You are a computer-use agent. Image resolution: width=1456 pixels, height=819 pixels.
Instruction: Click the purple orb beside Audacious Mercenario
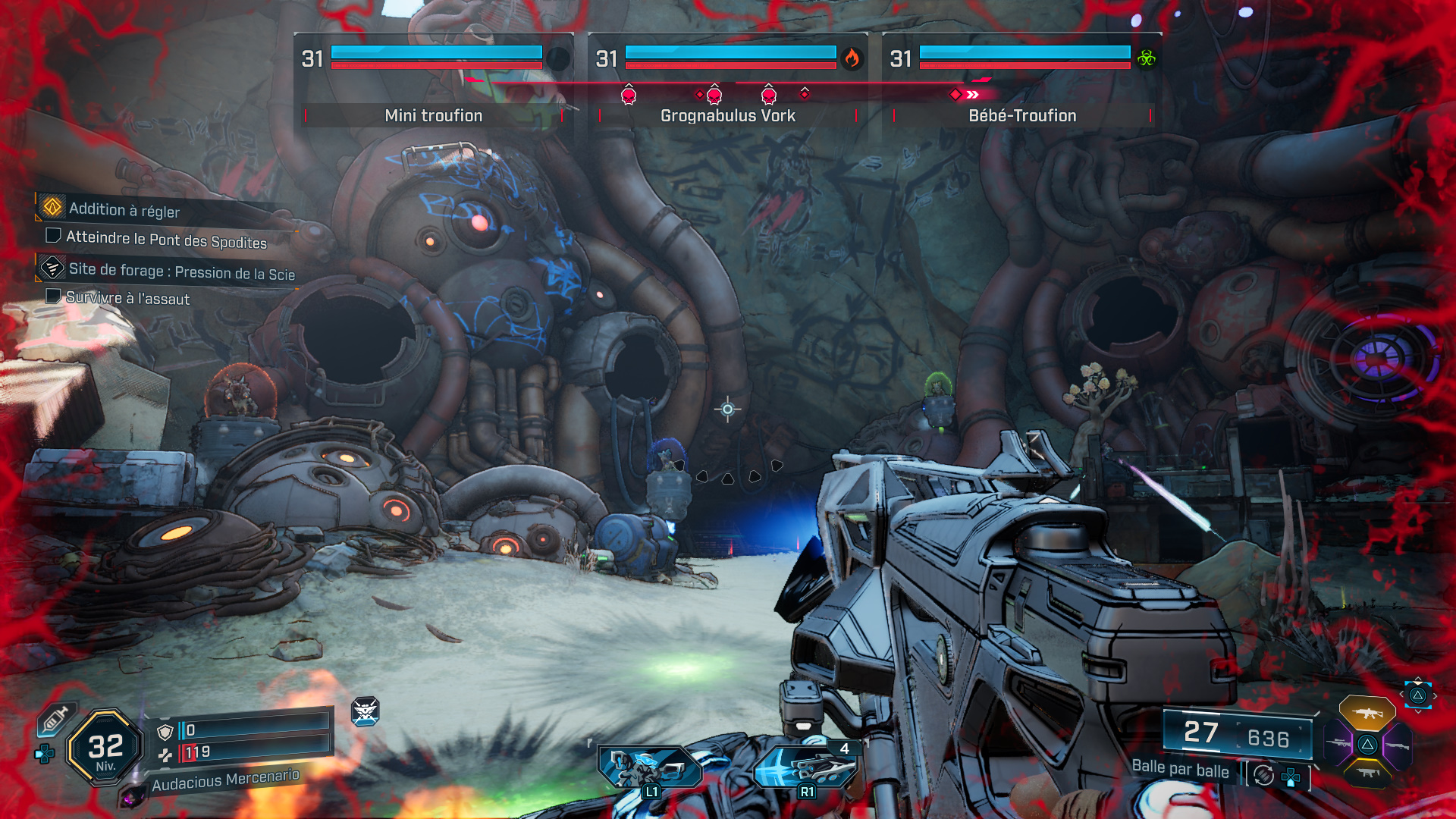click(x=132, y=796)
